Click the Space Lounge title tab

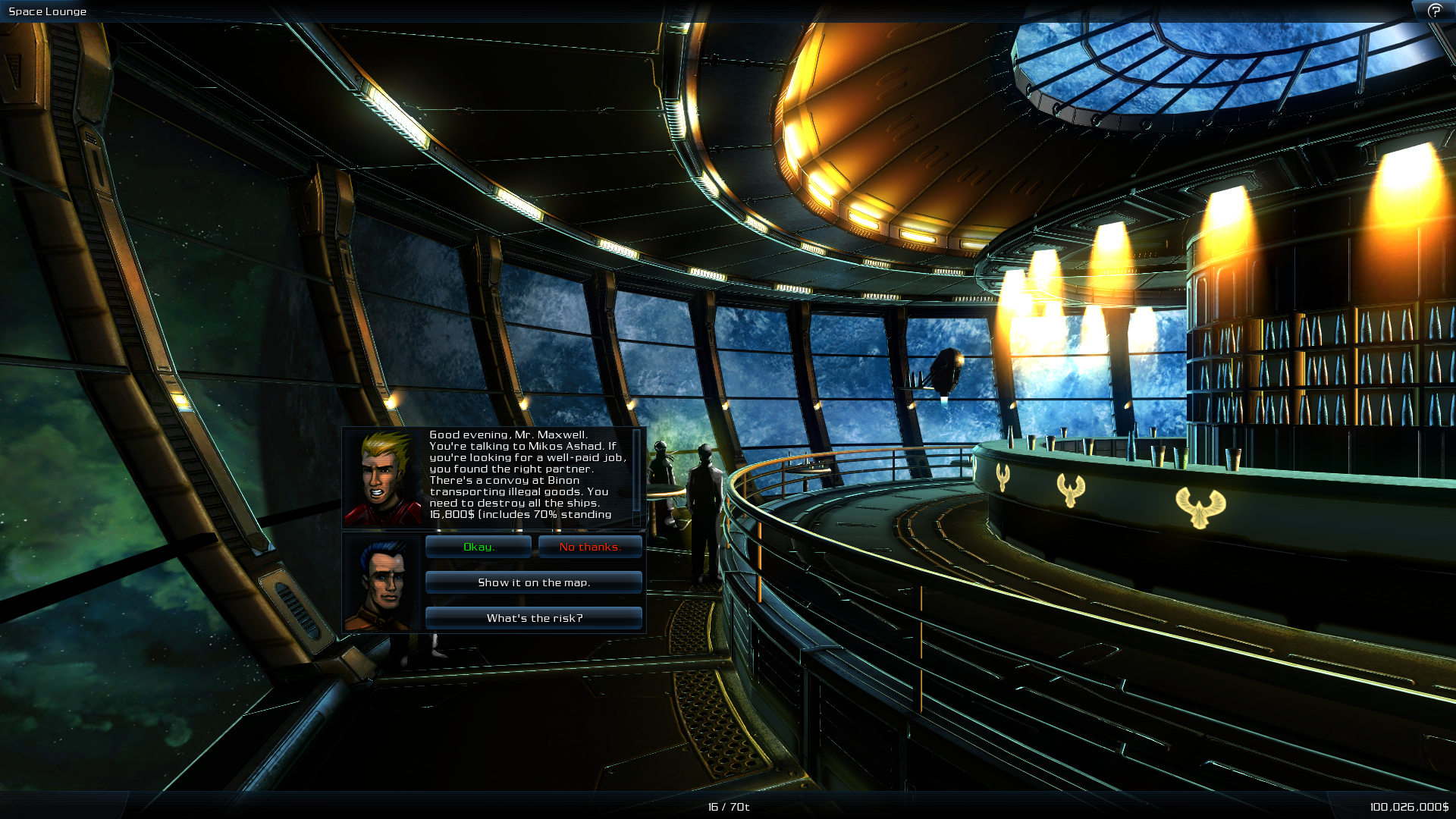click(47, 11)
